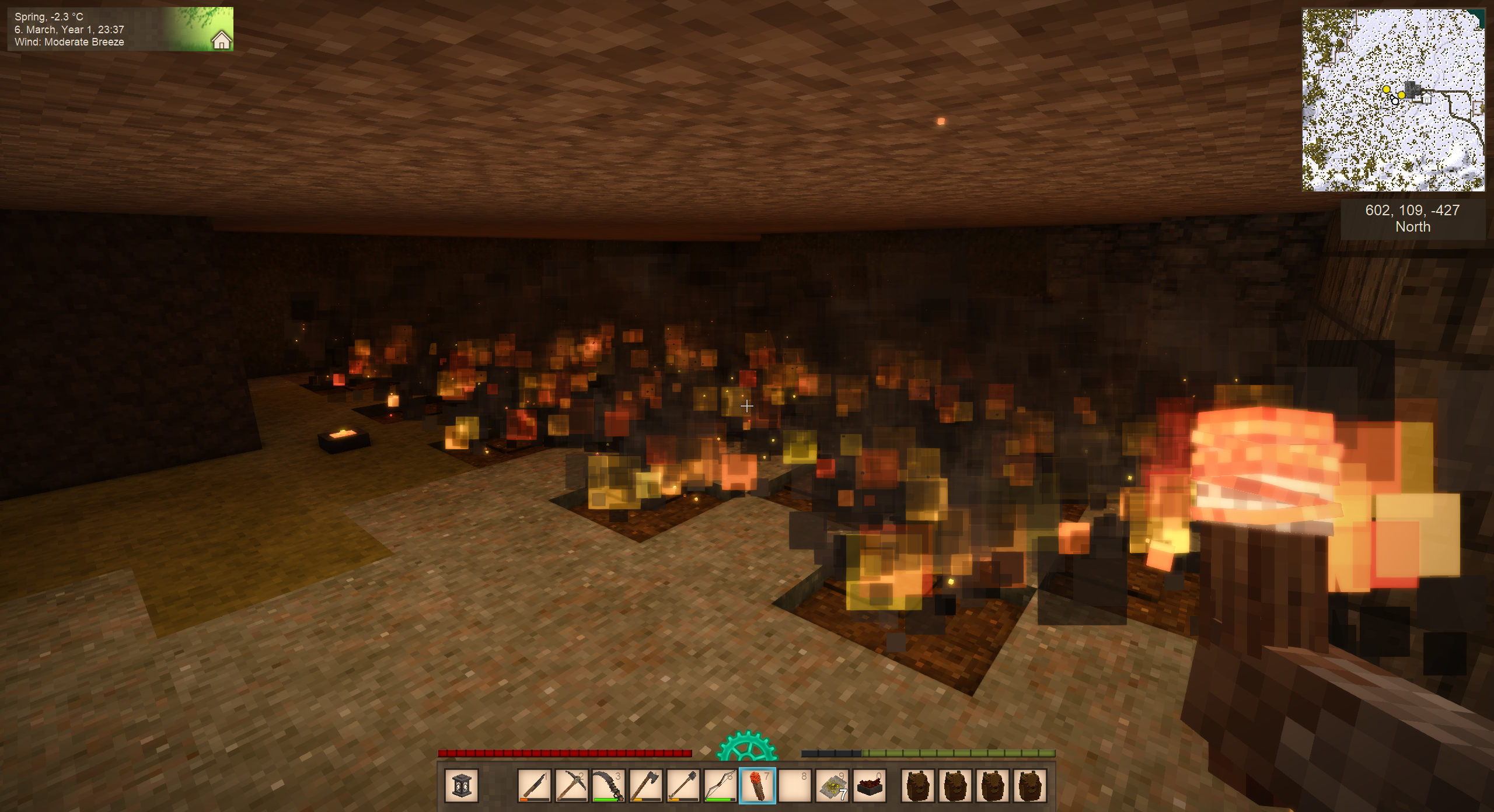The height and width of the screenshot is (812, 1494).
Task: Select the gold nugget stack of 7
Action: click(832, 786)
